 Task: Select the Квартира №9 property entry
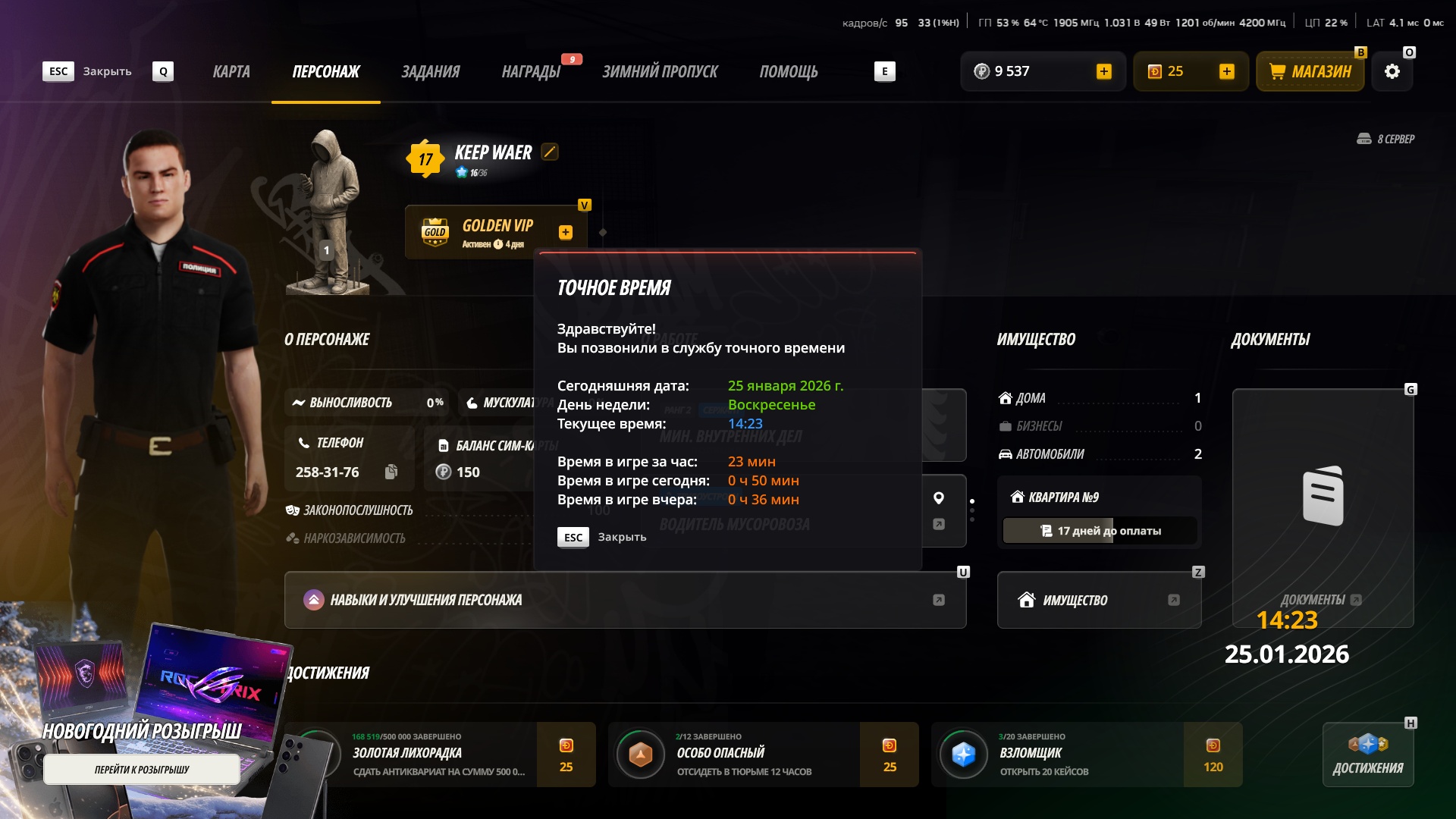pyautogui.click(x=1099, y=497)
